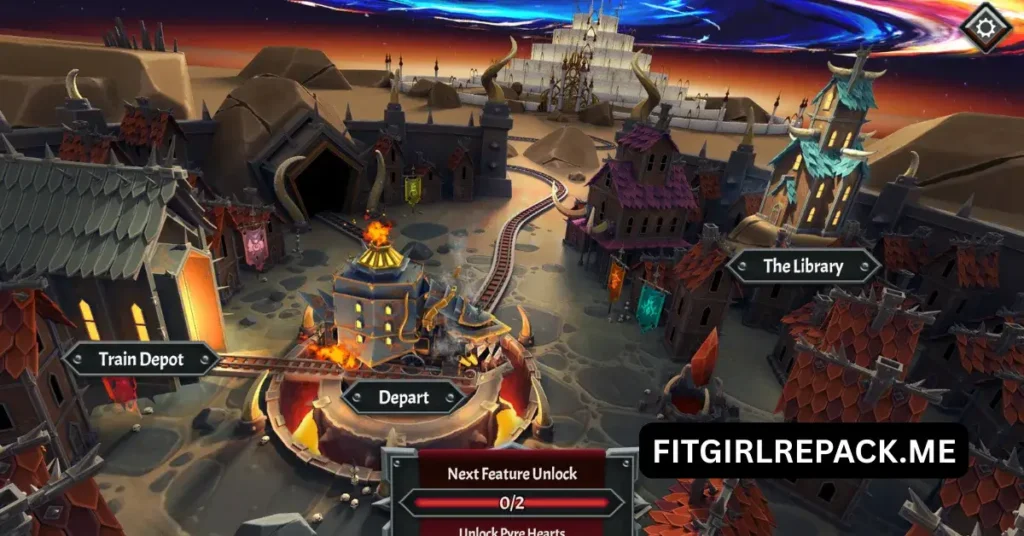Open the Train Depot

[141, 360]
